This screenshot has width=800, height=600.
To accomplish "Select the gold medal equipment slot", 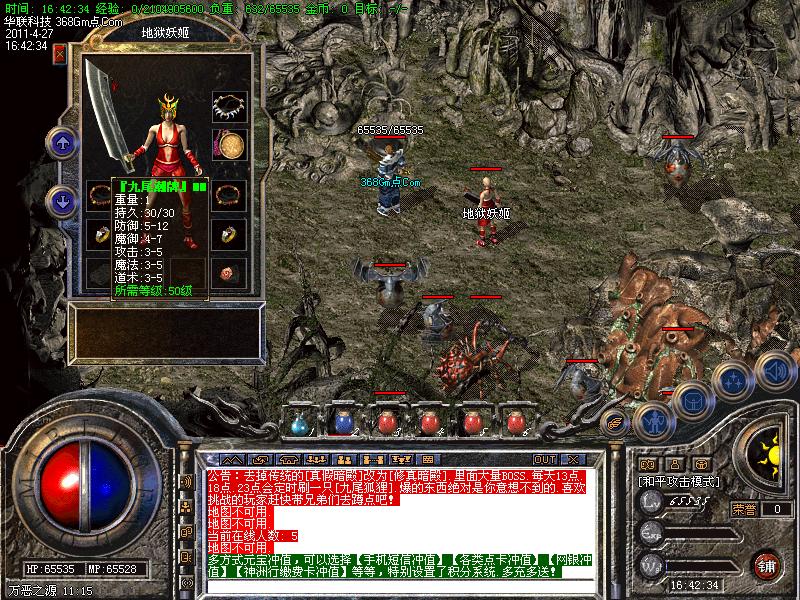I will click(231, 145).
